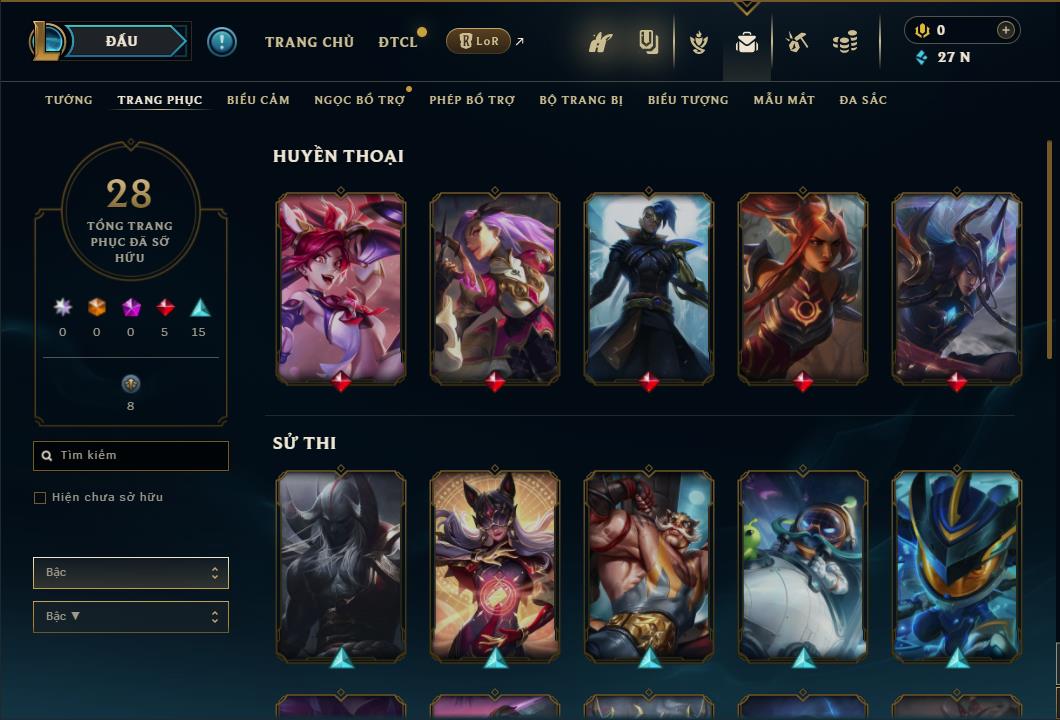
Task: Open the stacked coins store icon
Action: [x=845, y=42]
